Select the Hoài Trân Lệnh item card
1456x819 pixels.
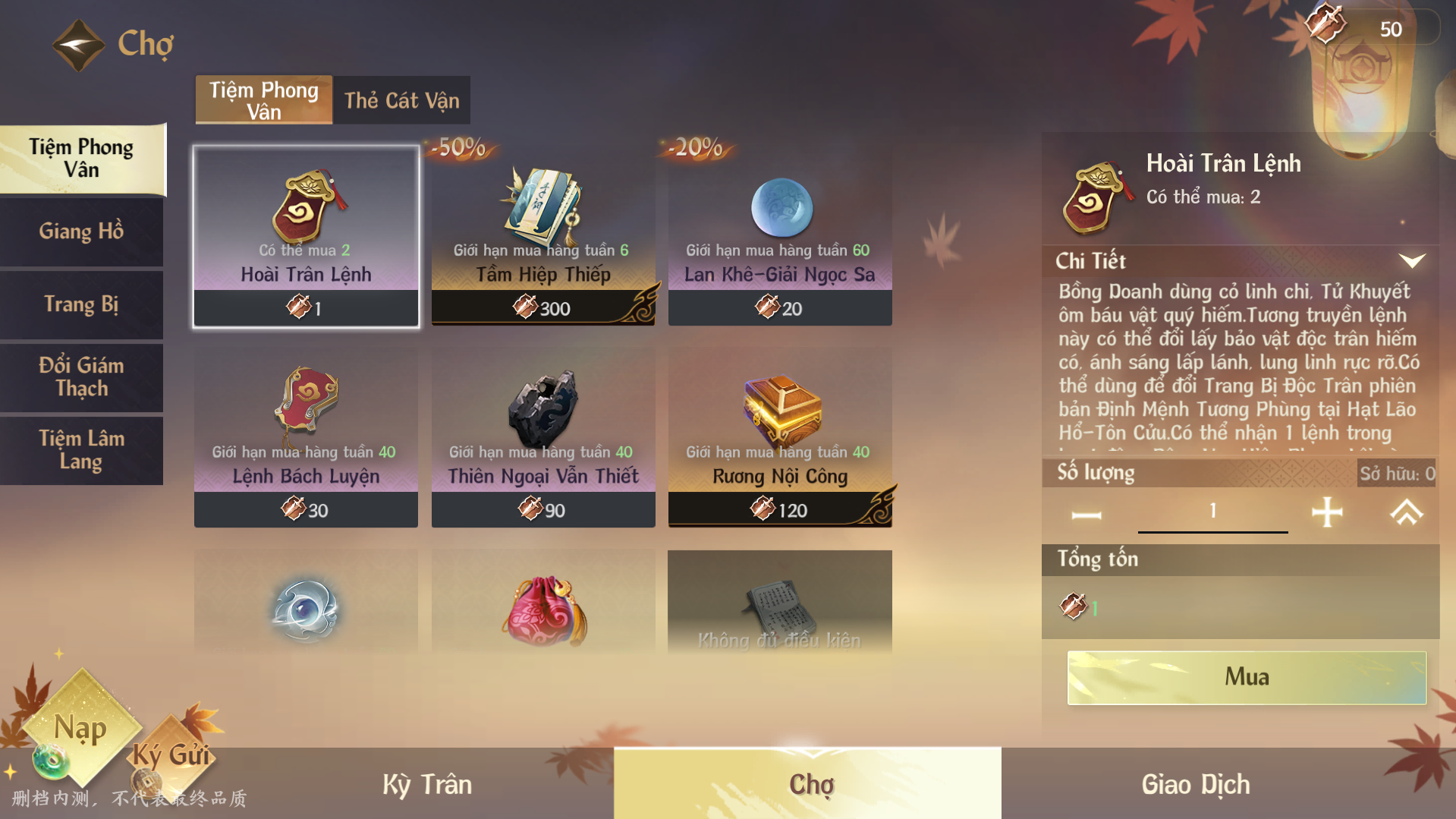click(x=306, y=236)
